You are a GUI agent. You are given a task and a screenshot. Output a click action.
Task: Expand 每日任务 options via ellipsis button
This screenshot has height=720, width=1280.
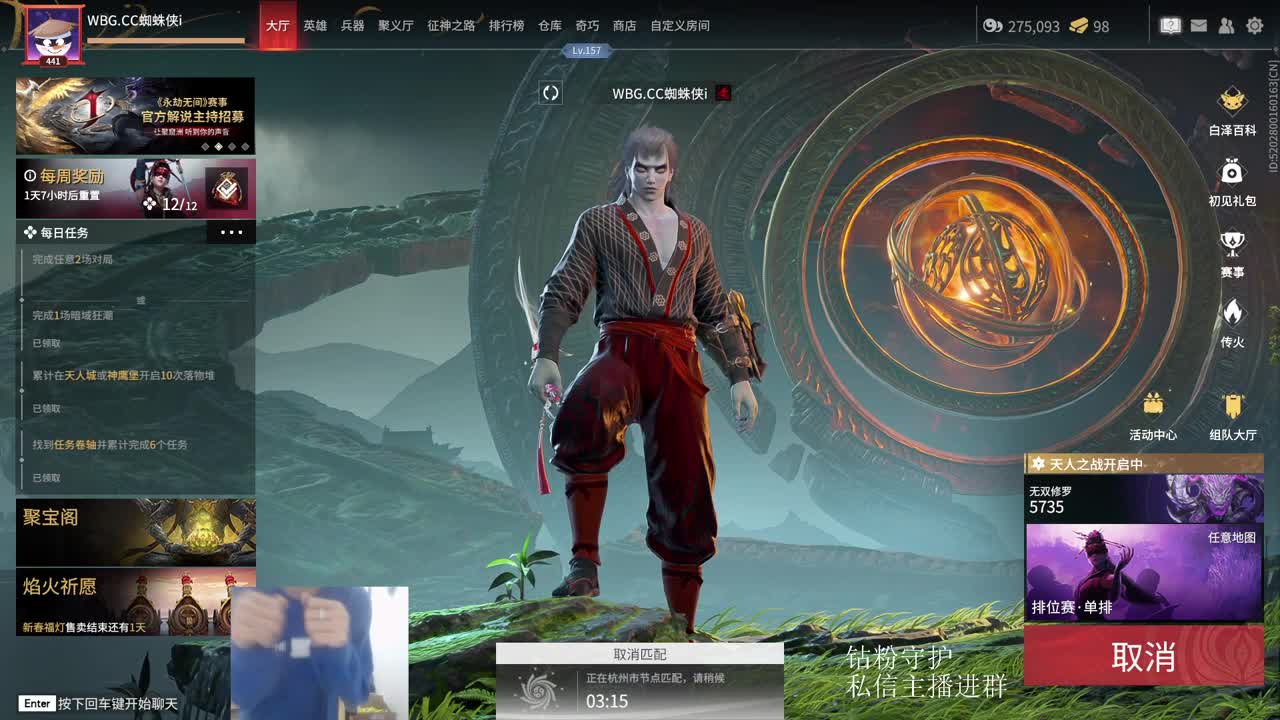232,231
